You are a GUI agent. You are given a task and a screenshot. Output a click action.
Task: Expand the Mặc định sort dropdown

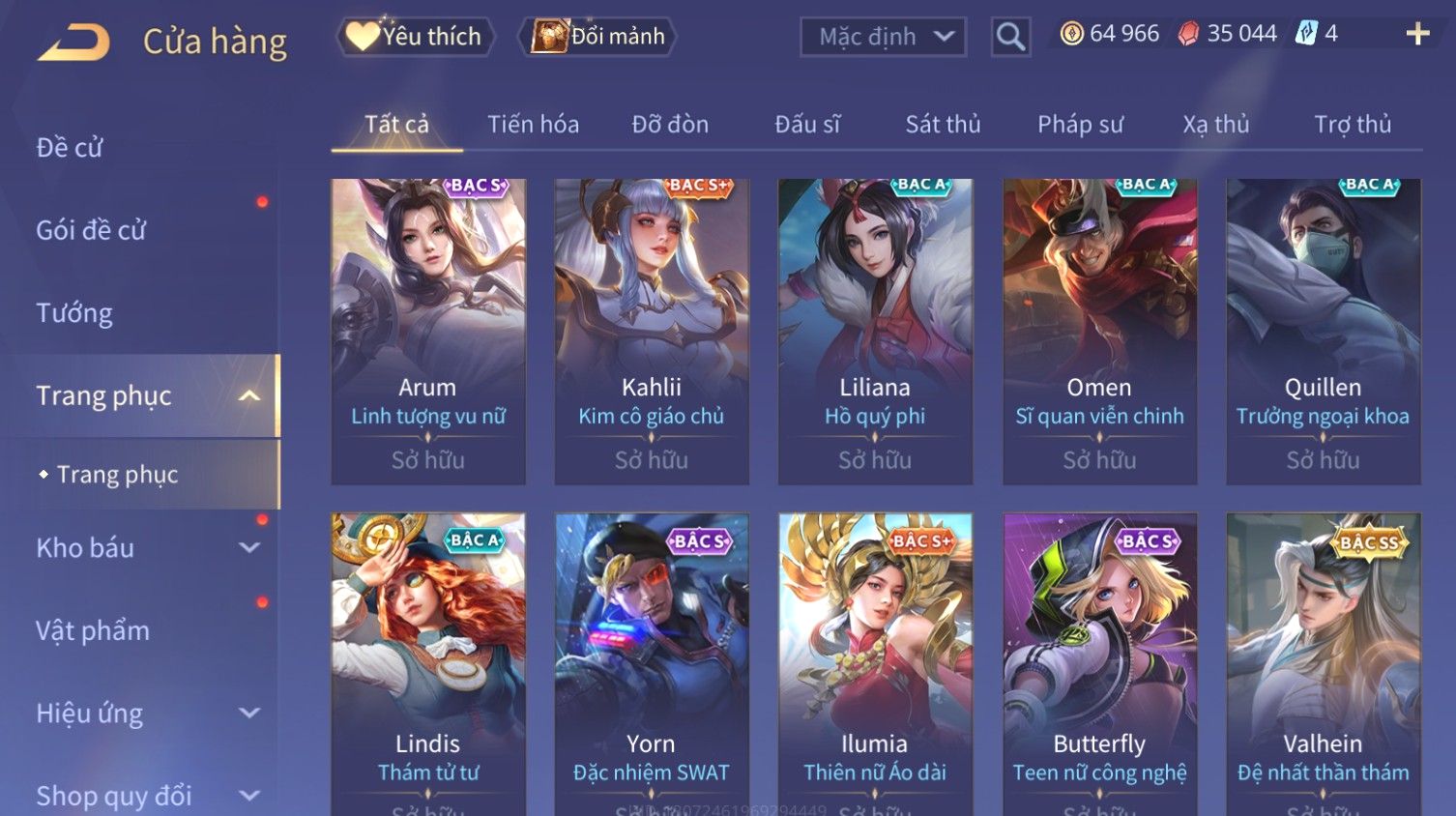pos(883,38)
